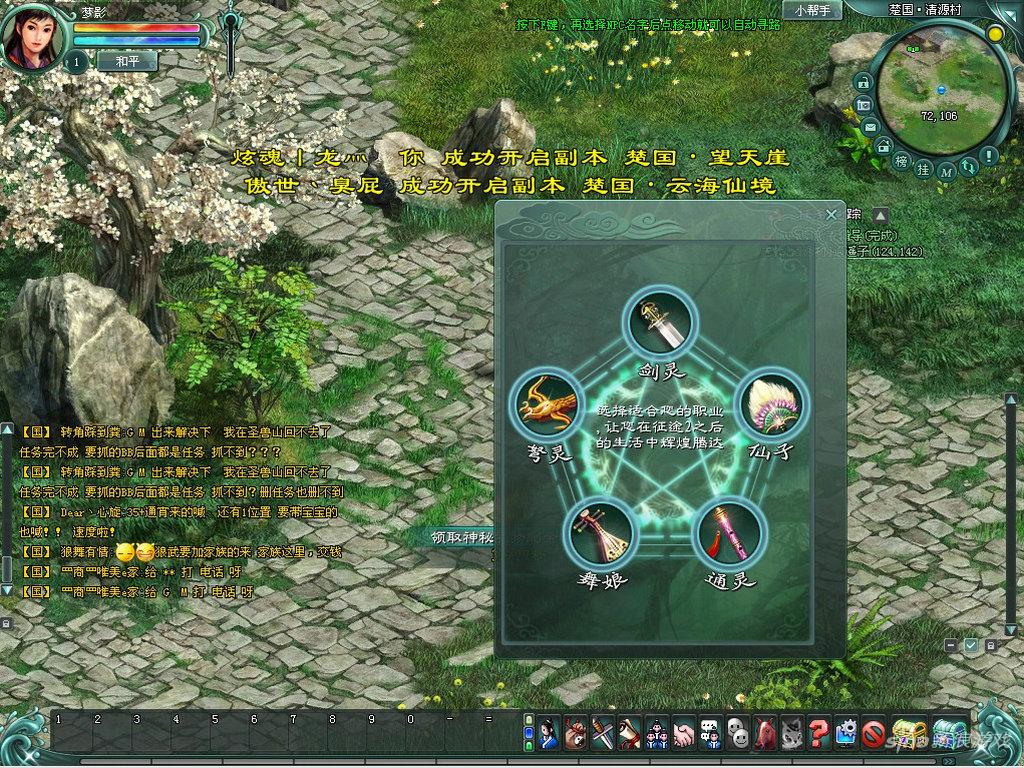Screen dimensions: 1024x768
Task: Toggle the 挂 auto-play button
Action: pyautogui.click(x=925, y=171)
